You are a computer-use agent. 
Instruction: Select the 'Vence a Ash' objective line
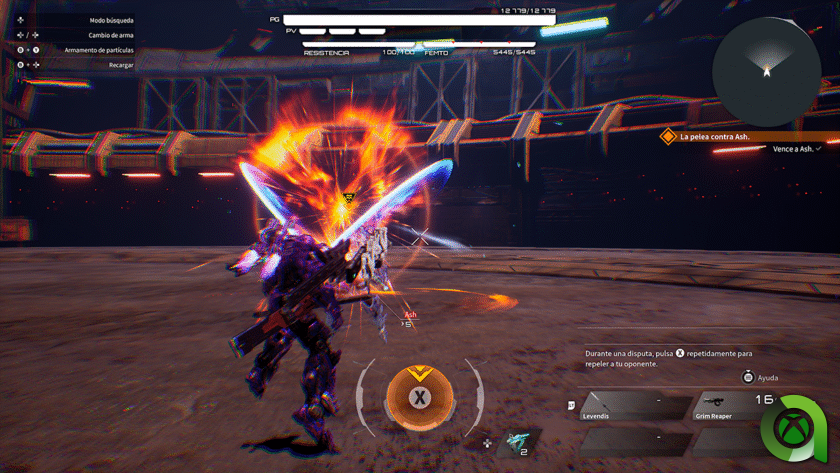(x=796, y=149)
